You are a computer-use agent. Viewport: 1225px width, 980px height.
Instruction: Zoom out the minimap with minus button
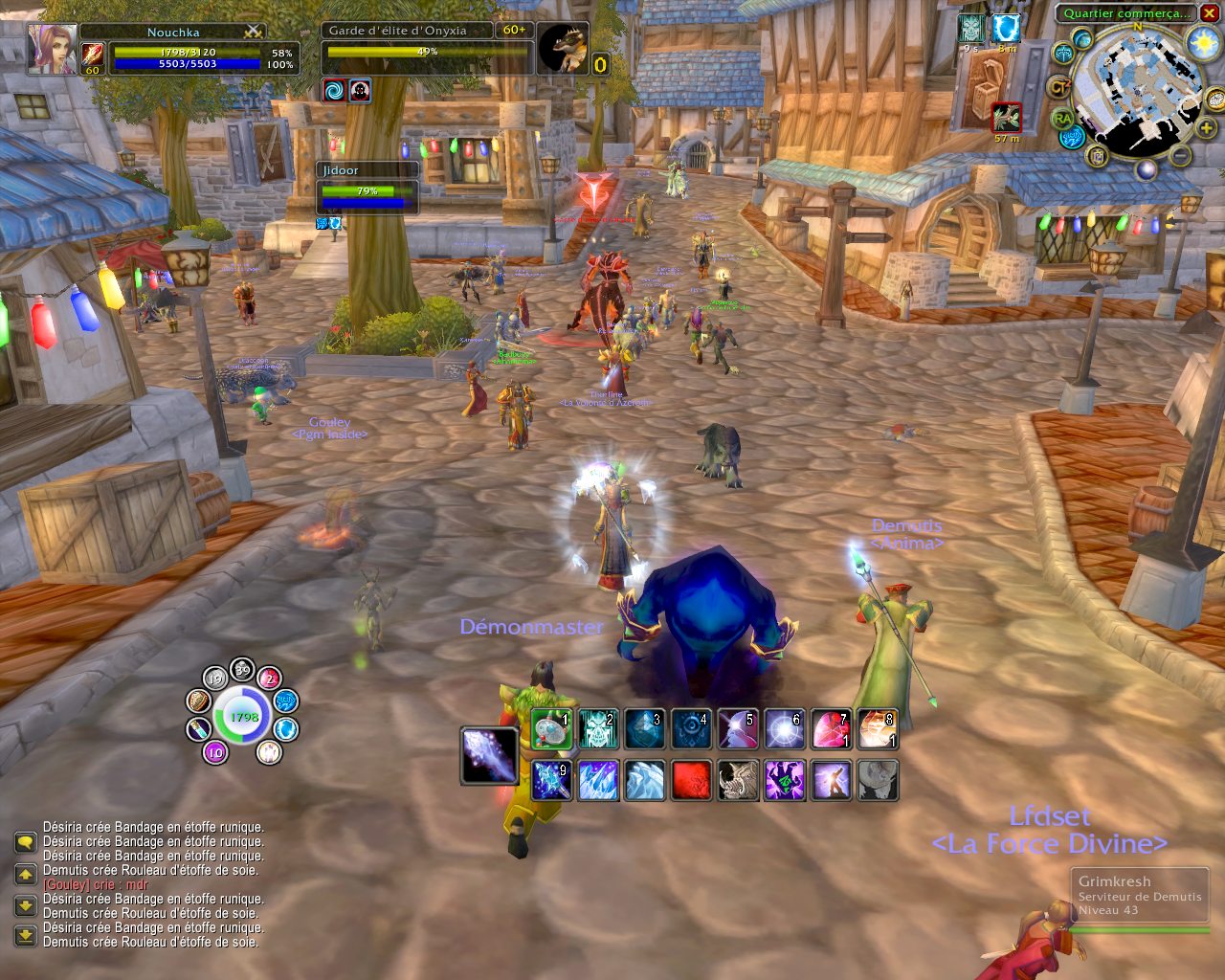[1181, 155]
